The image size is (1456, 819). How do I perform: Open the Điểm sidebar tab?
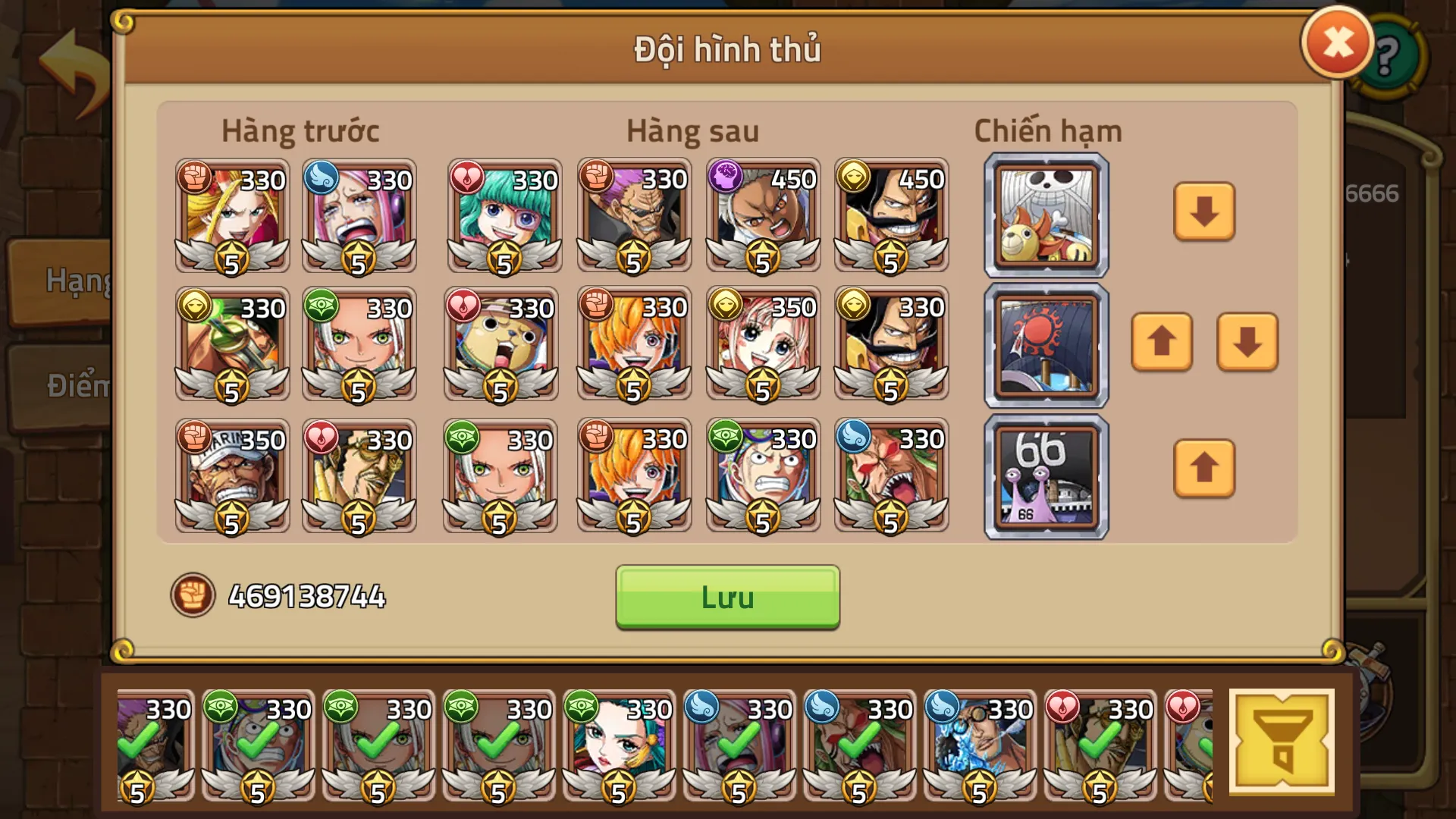coord(76,383)
